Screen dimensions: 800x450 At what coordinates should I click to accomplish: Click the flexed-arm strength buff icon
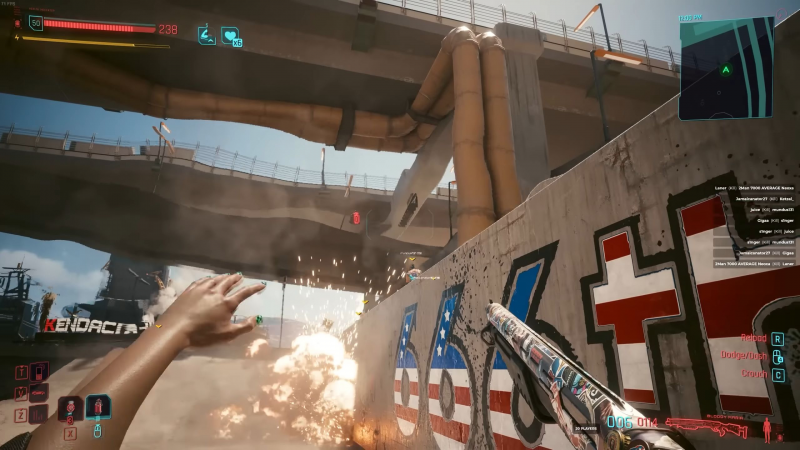[x=207, y=35]
